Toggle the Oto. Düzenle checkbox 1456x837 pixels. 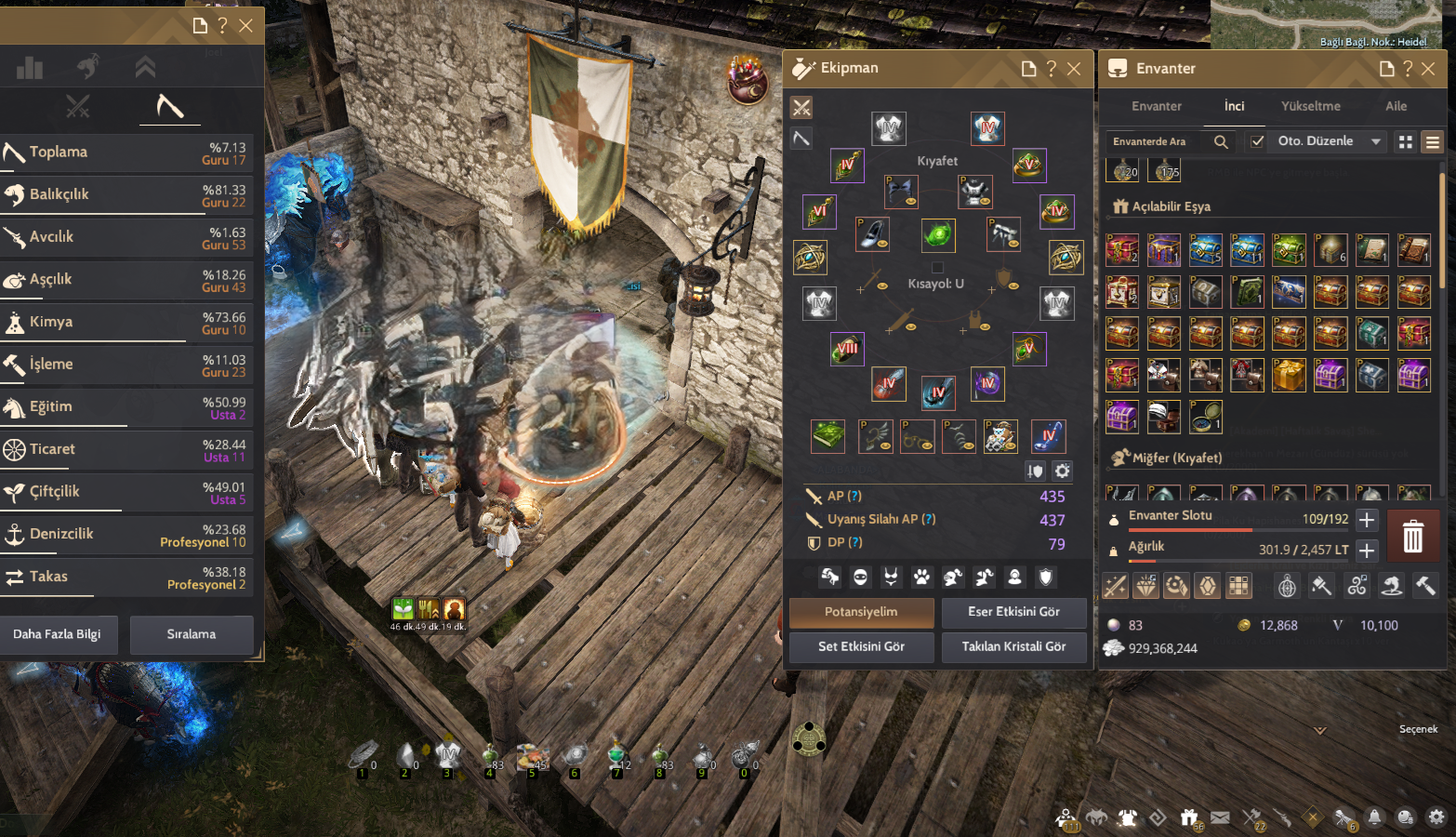(1257, 141)
